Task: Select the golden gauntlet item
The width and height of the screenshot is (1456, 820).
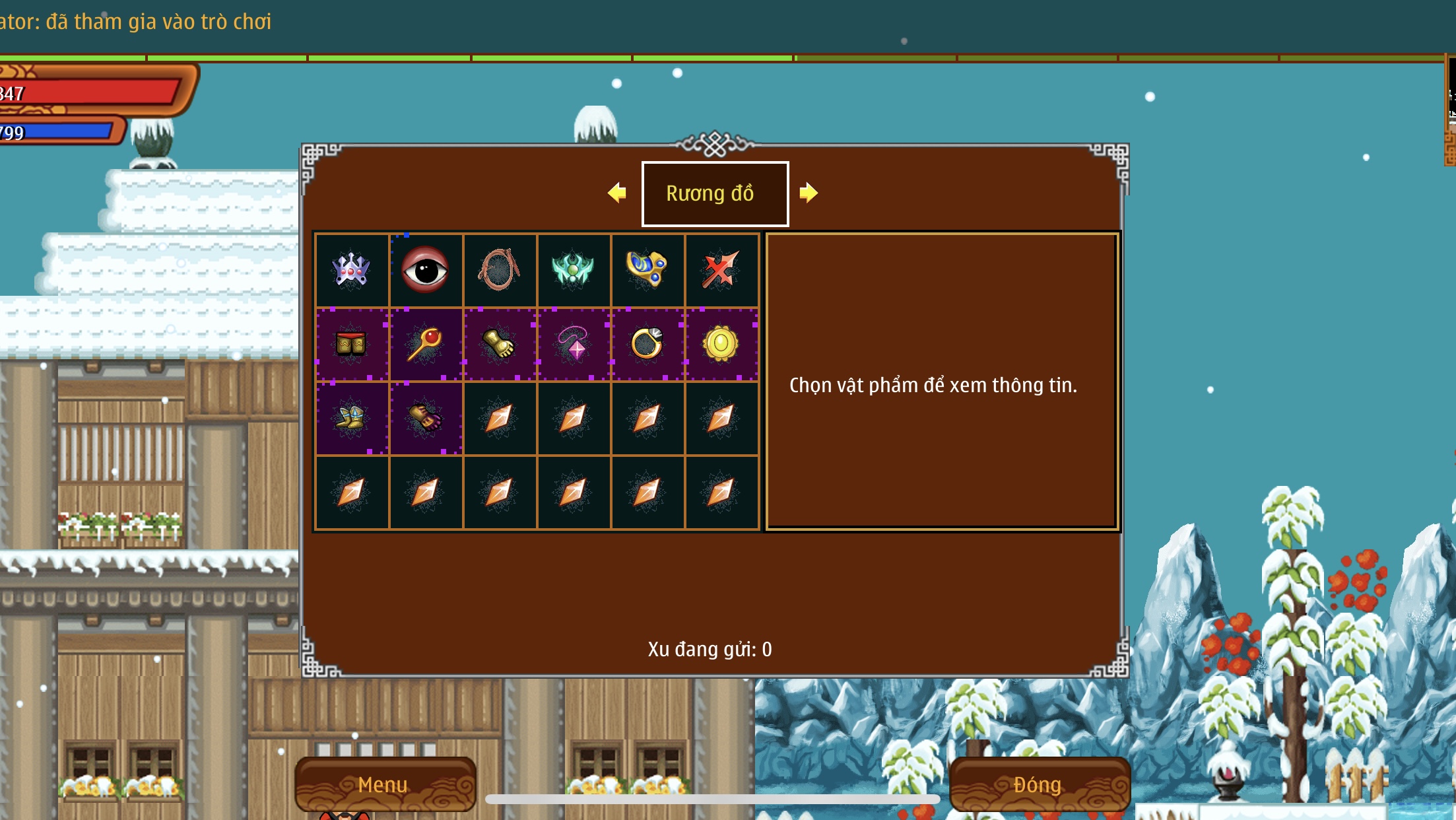Action: tap(500, 344)
